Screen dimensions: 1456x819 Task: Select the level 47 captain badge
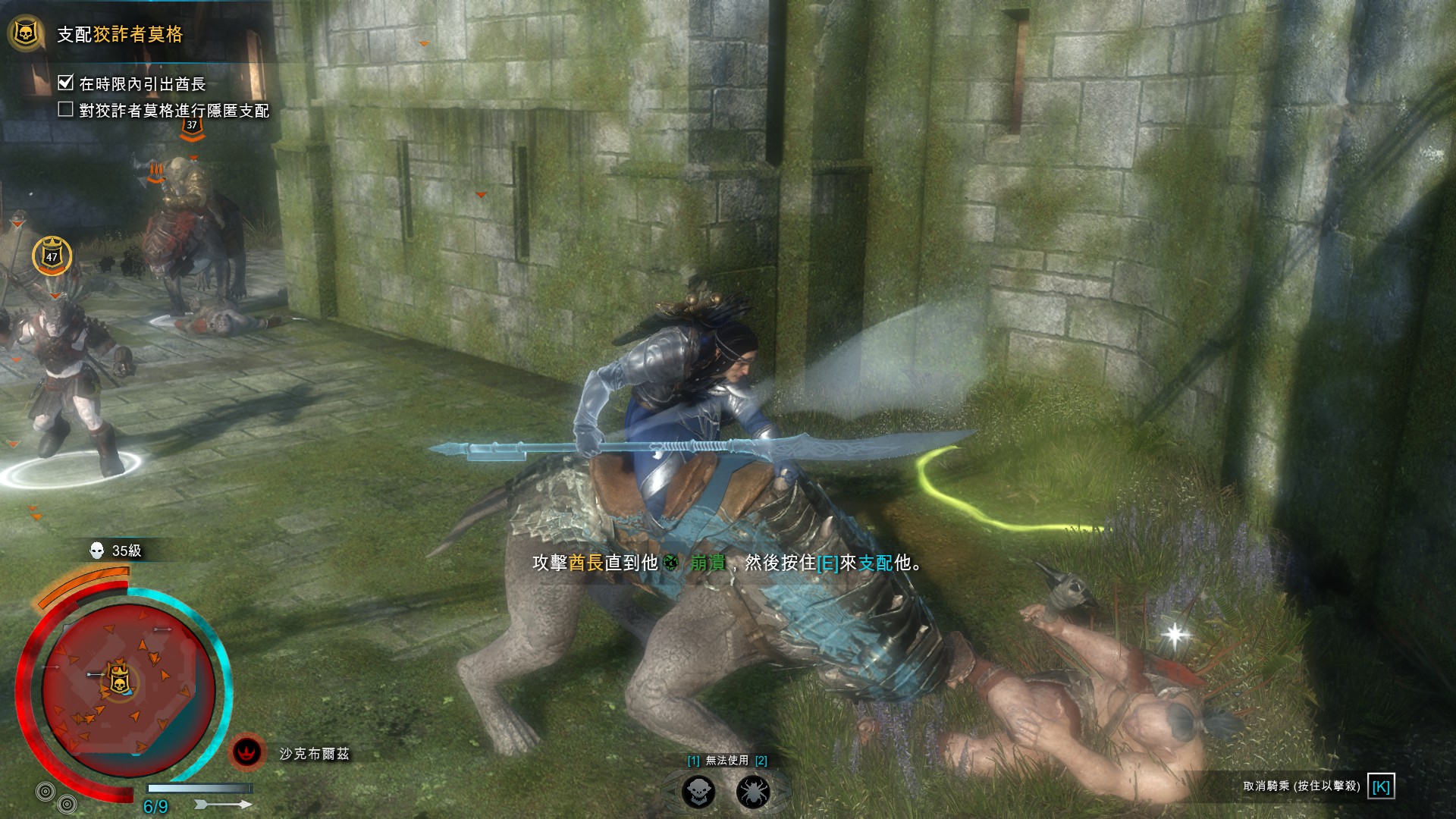pyautogui.click(x=52, y=256)
